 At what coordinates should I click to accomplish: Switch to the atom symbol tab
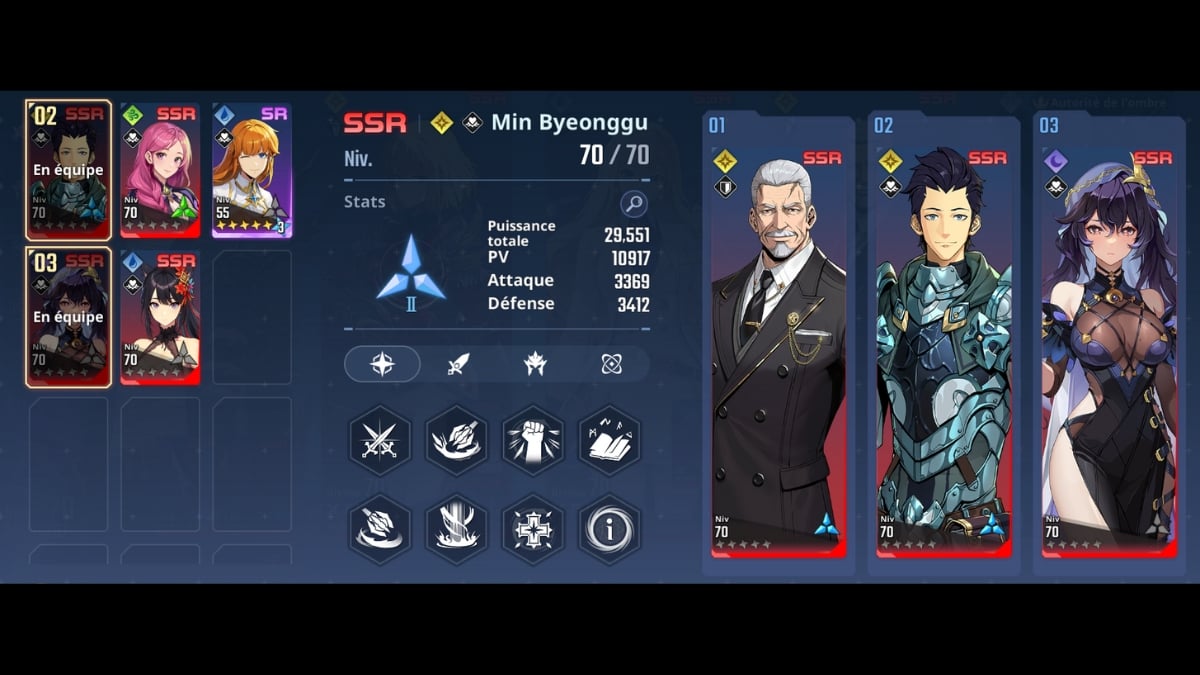click(x=612, y=364)
